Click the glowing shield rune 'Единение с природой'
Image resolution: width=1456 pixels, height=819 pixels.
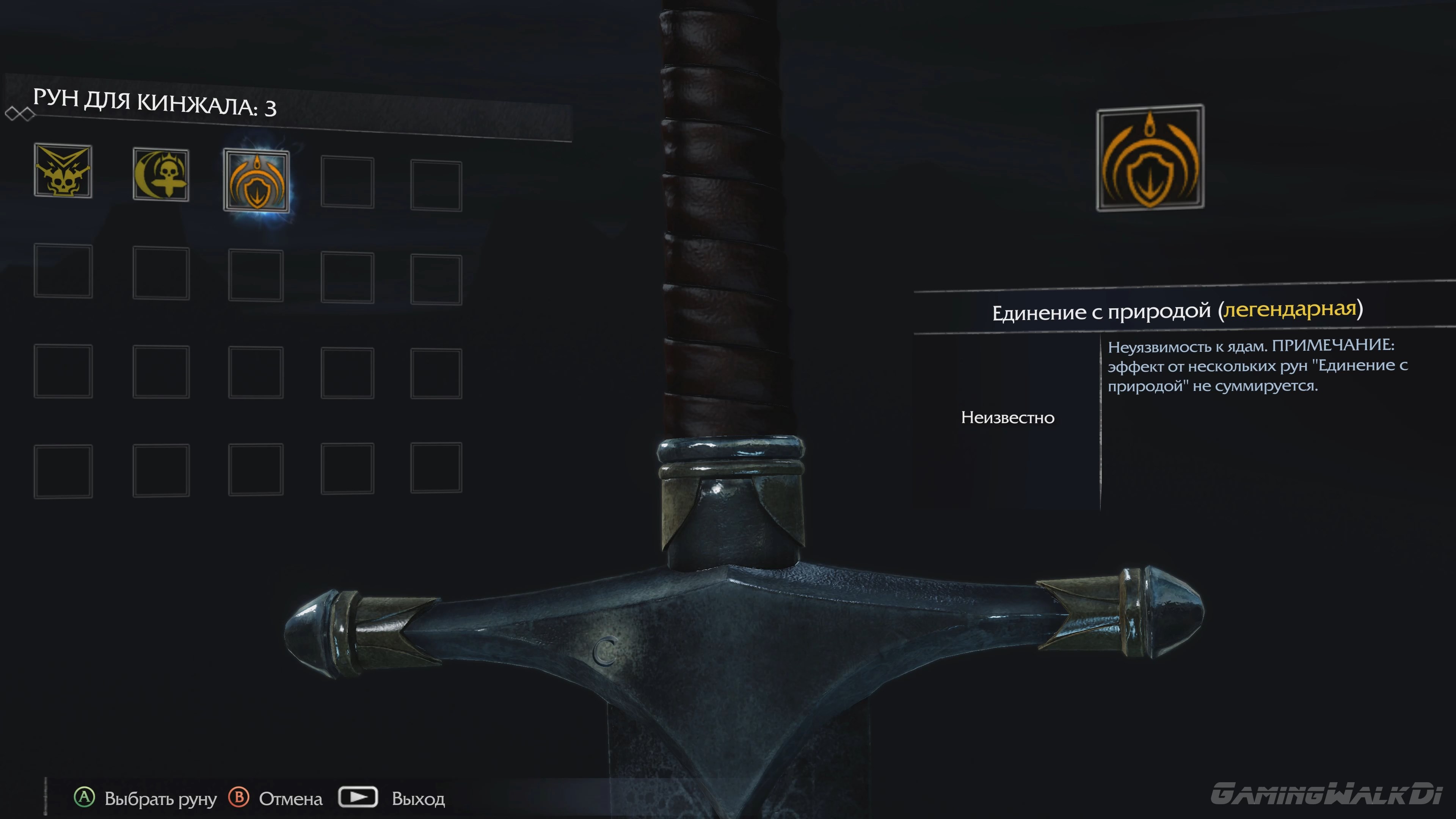tap(257, 182)
